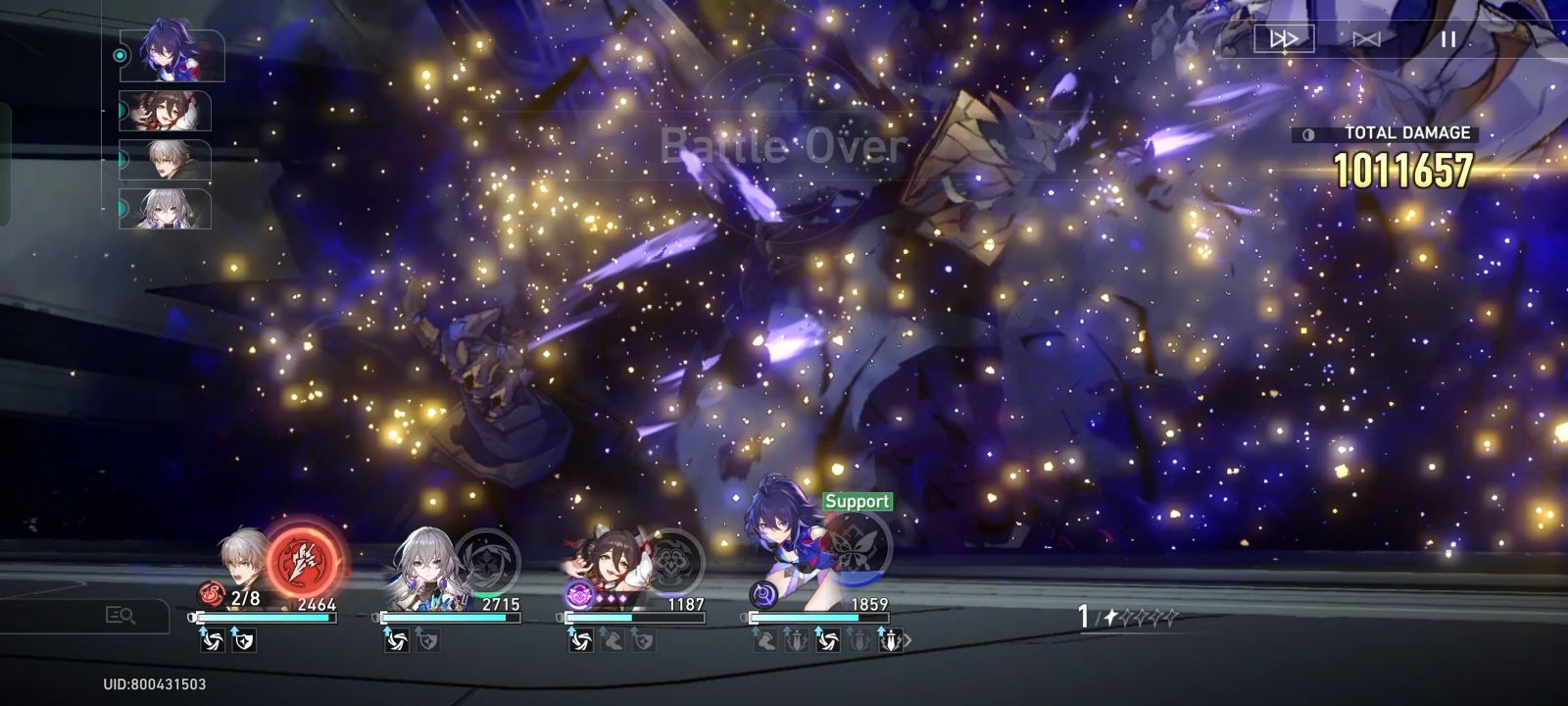
Task: Click the Support tag above Seele
Action: point(857,500)
